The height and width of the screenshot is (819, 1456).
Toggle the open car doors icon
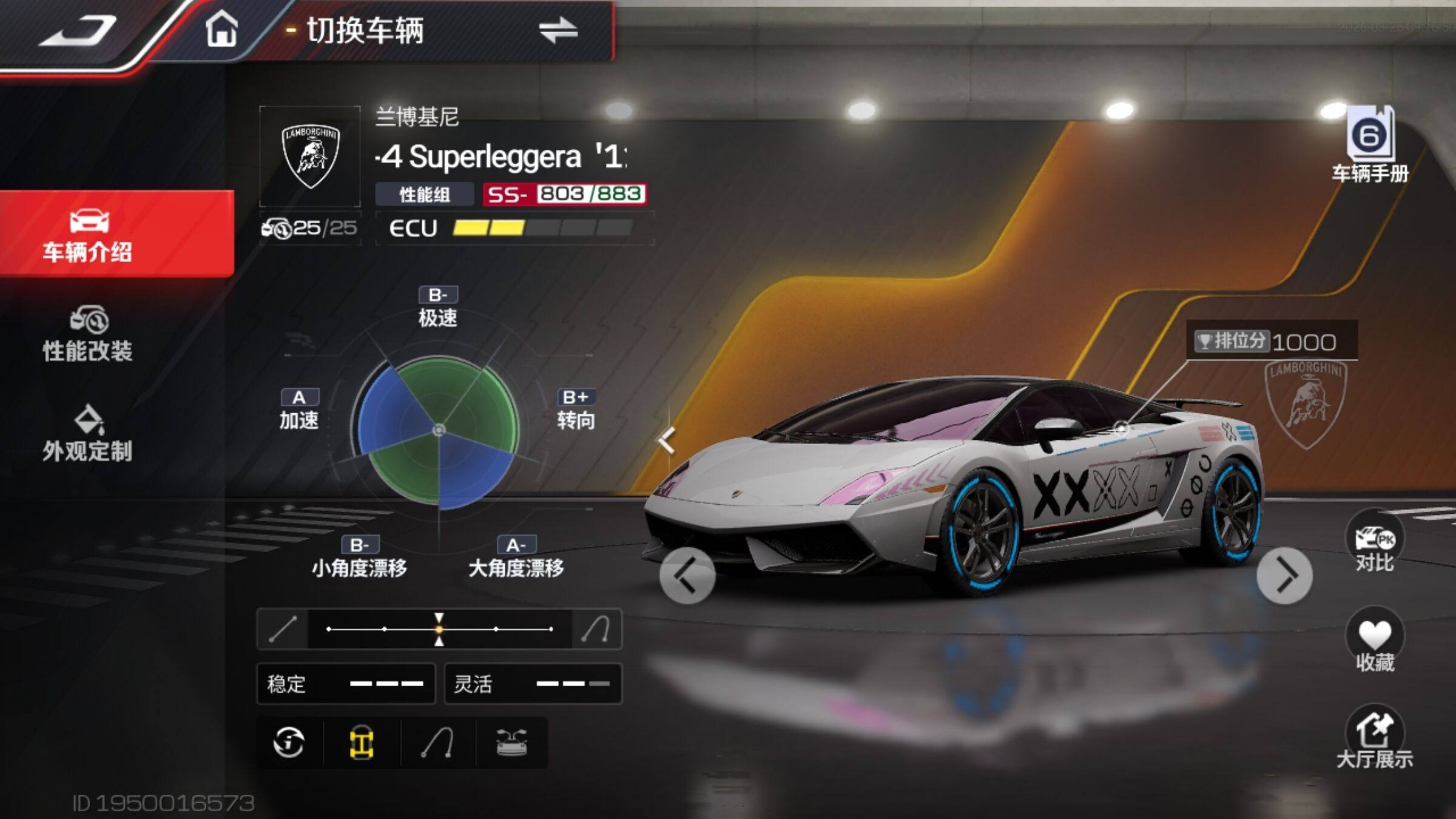click(511, 743)
